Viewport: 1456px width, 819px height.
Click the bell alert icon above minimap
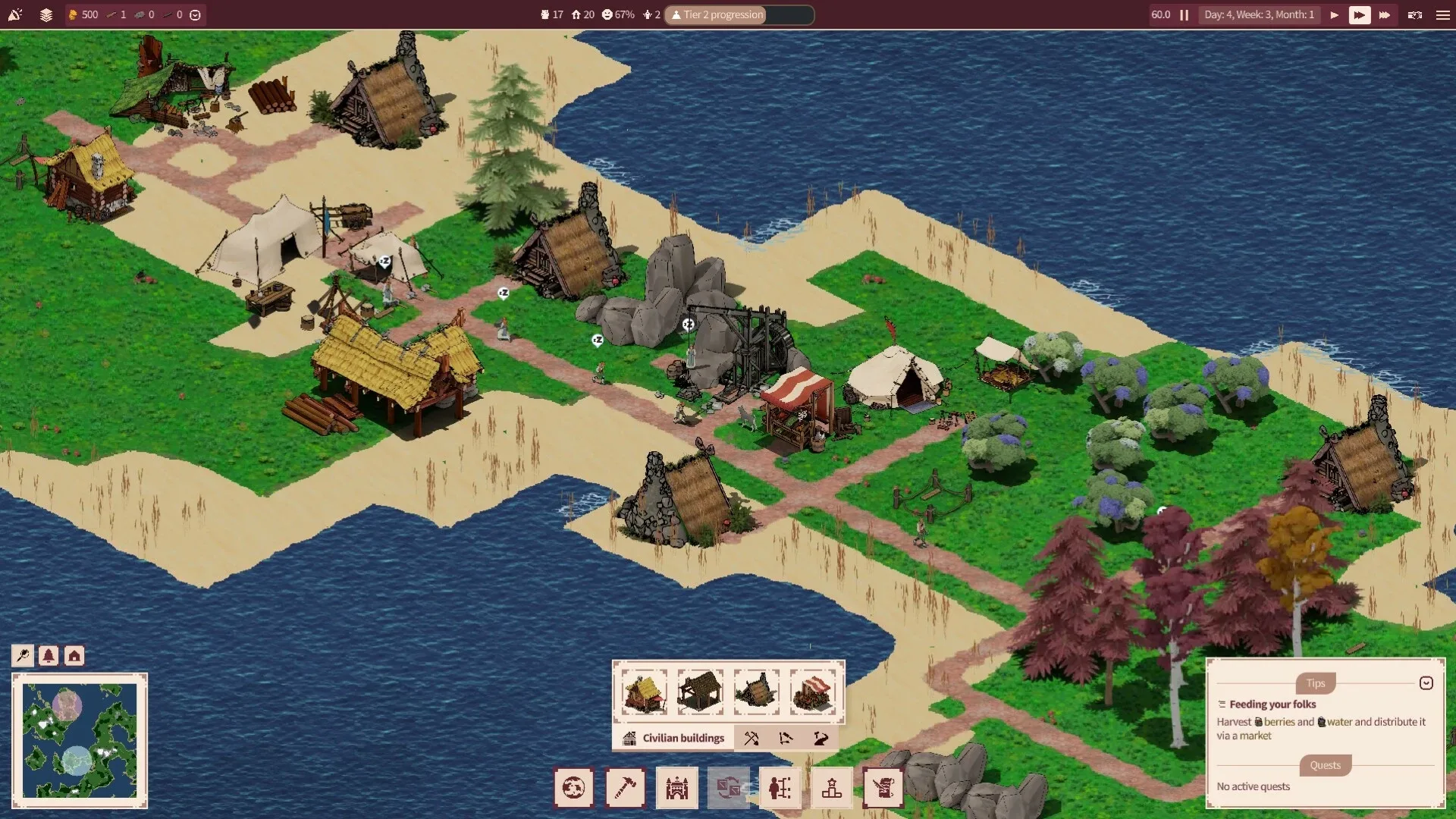(49, 655)
